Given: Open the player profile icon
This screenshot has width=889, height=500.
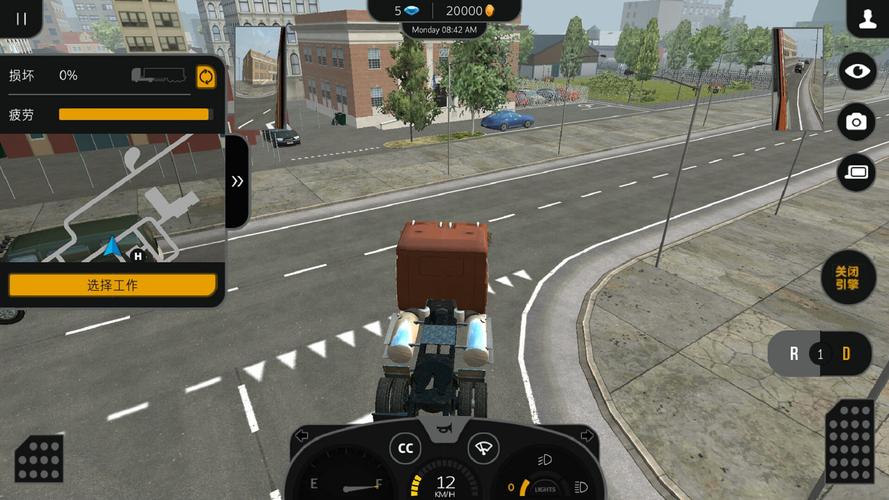Looking at the screenshot, I should [866, 18].
